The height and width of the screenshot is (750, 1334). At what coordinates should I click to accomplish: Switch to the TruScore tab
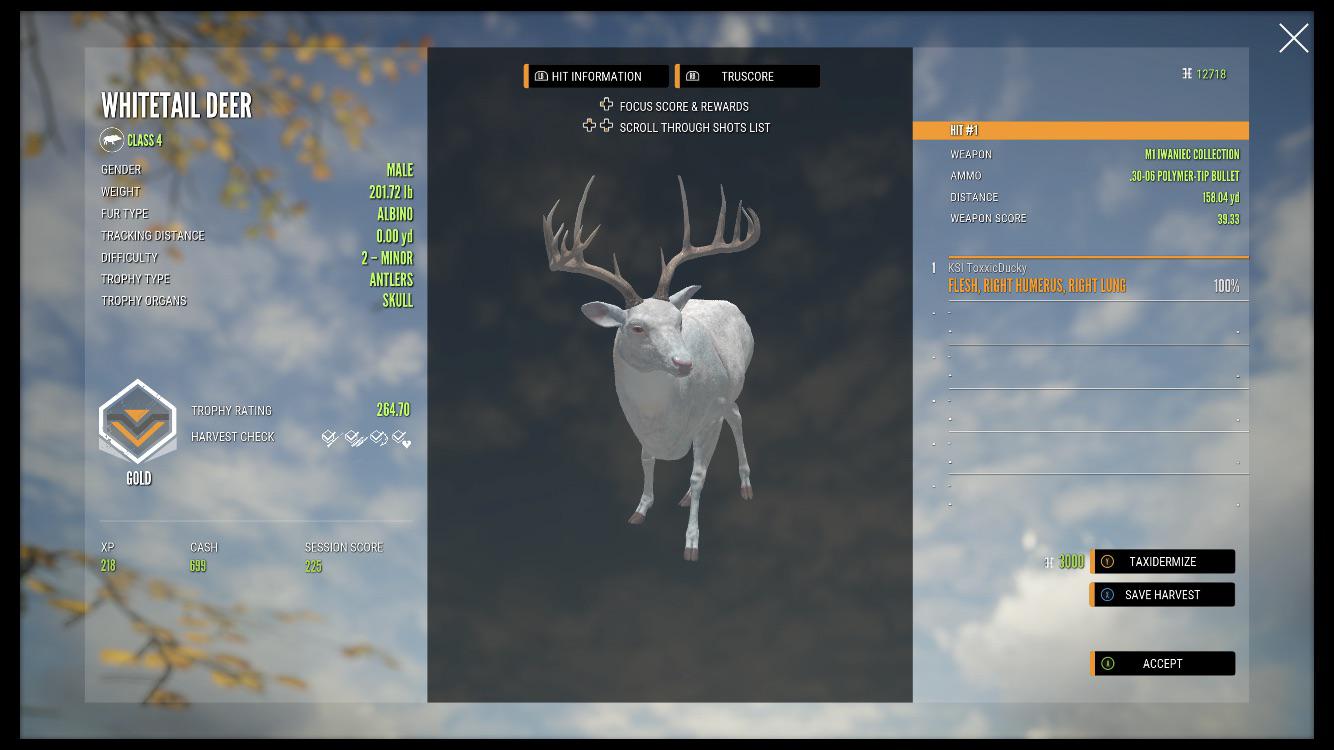tap(749, 75)
